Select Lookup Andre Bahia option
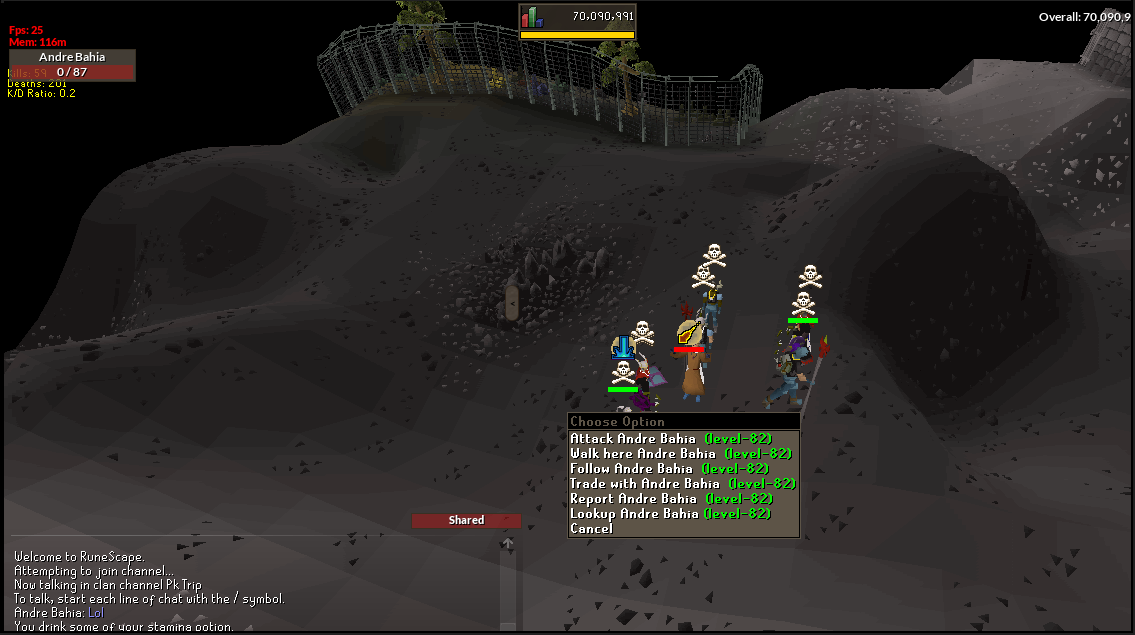The height and width of the screenshot is (635, 1135). click(x=670, y=514)
